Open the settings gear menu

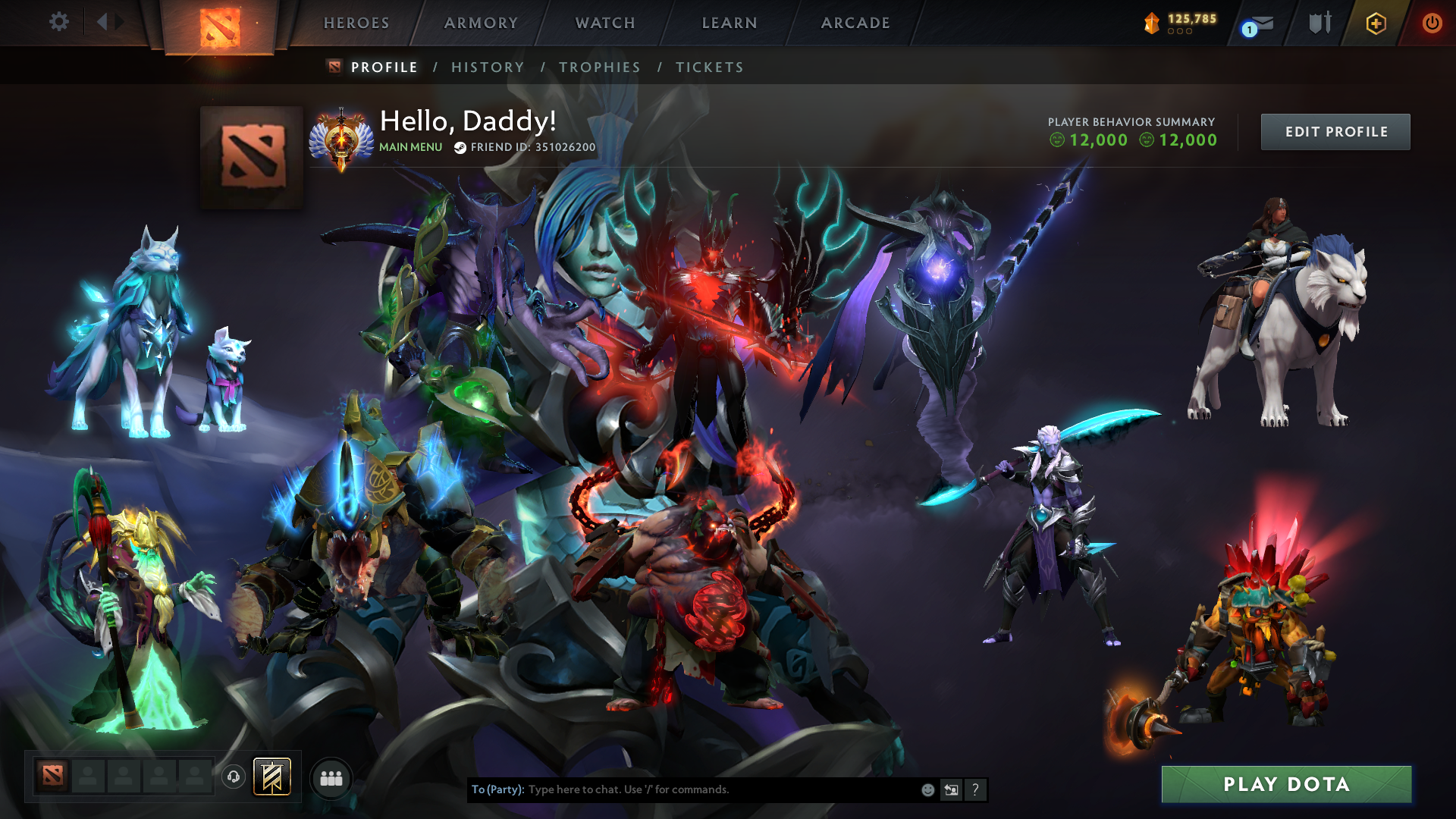[x=59, y=22]
